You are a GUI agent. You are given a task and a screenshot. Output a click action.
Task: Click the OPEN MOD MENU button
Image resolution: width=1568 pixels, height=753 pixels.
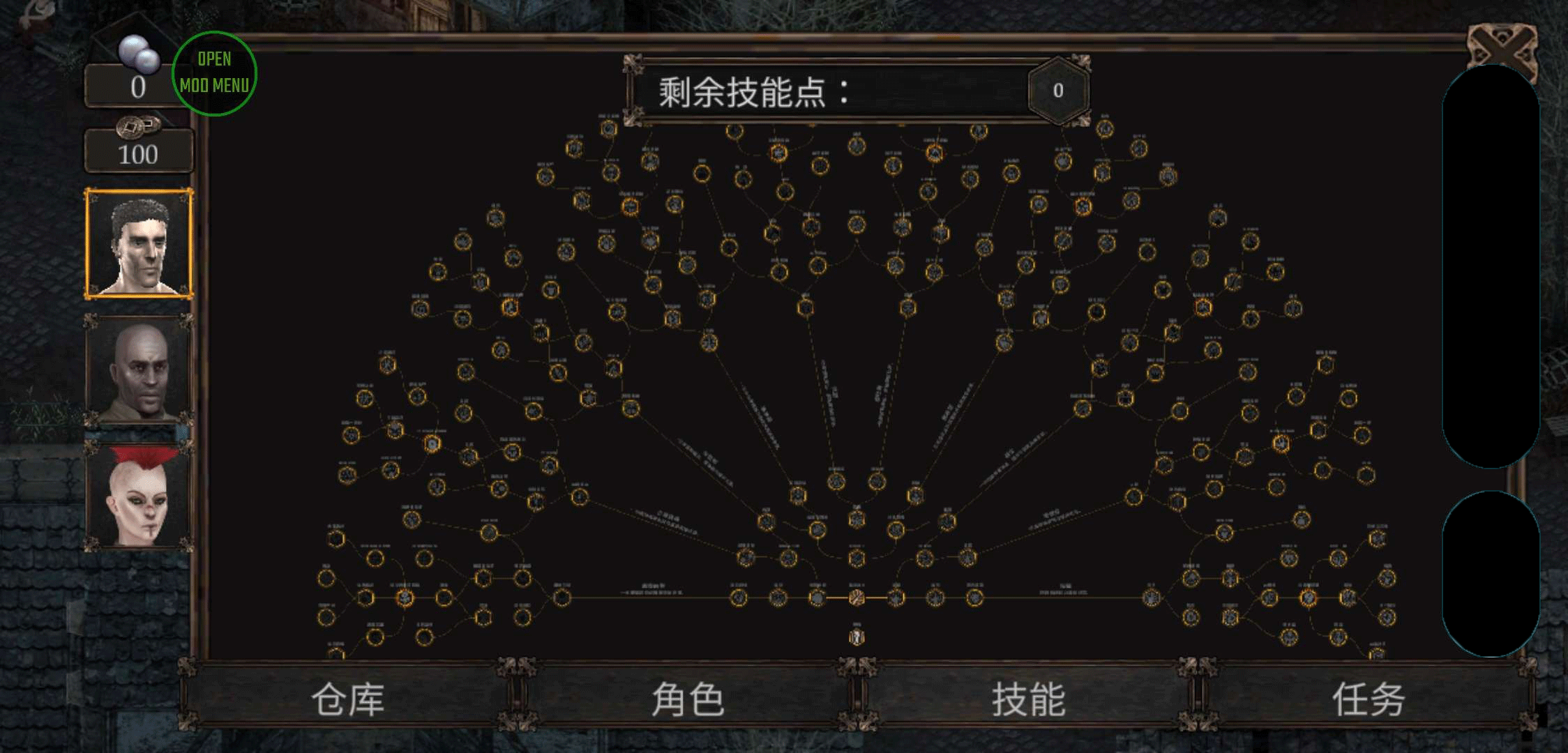pyautogui.click(x=214, y=72)
